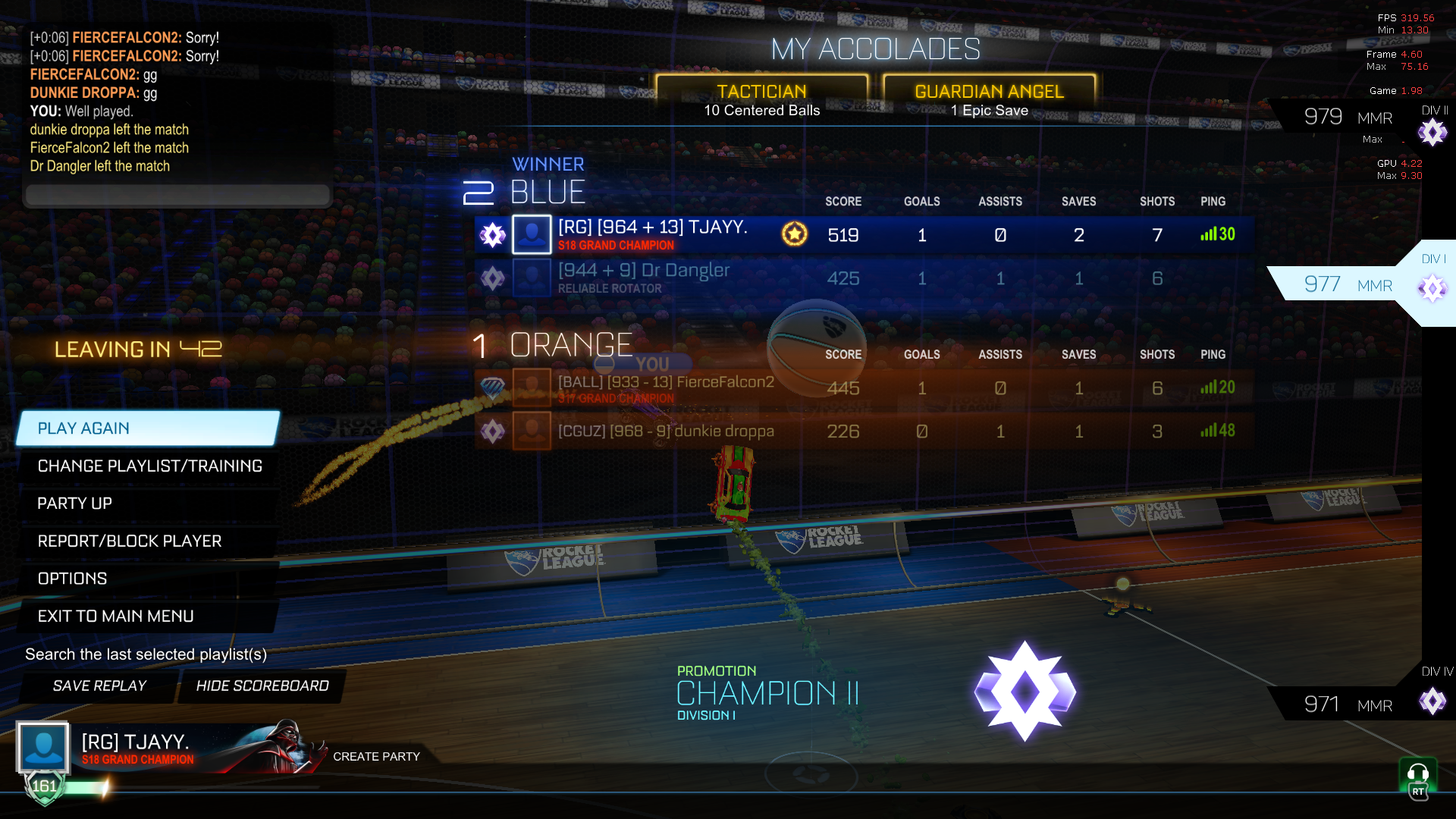Screen dimensions: 1456x819
Task: Select Report/Block Player
Action: (x=130, y=541)
